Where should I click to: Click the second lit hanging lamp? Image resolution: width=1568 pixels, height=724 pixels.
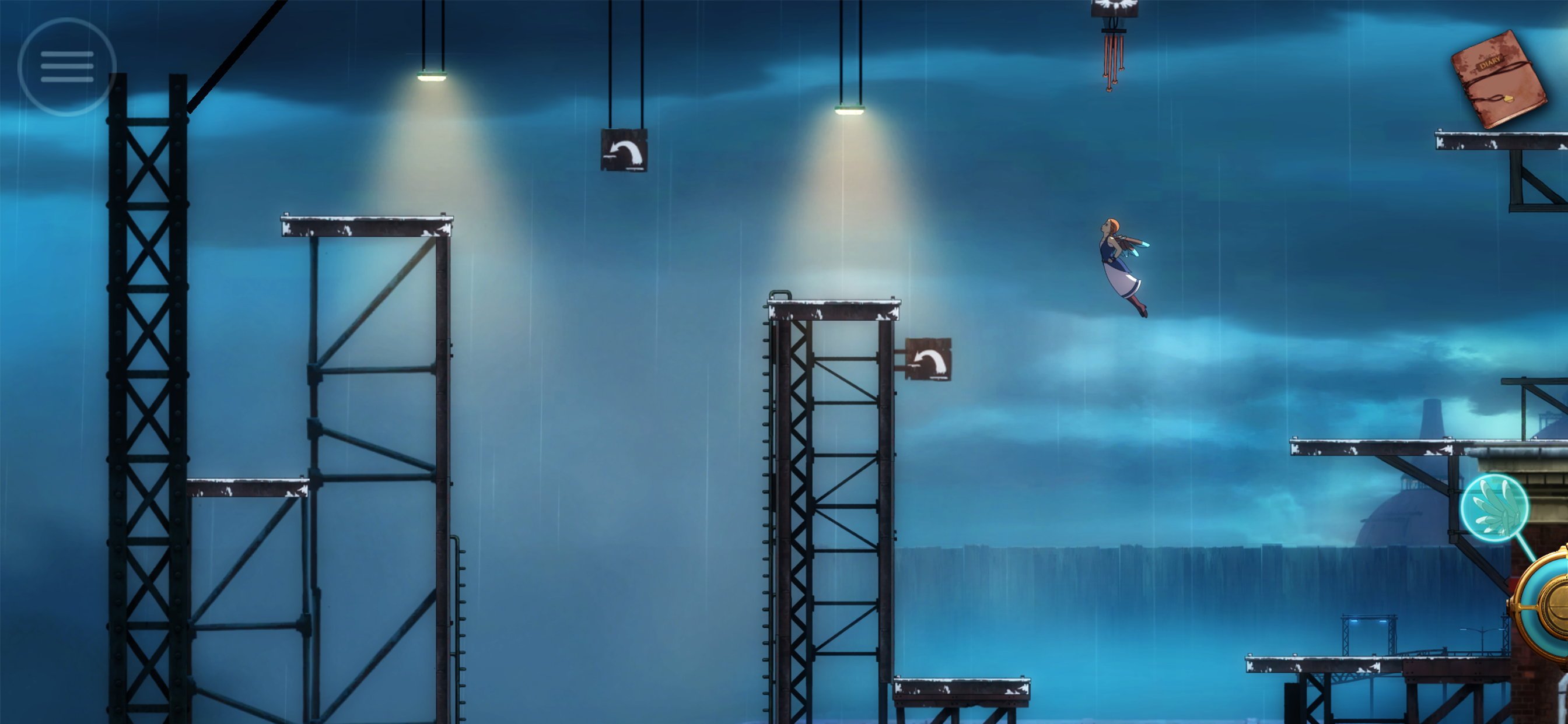click(x=852, y=110)
